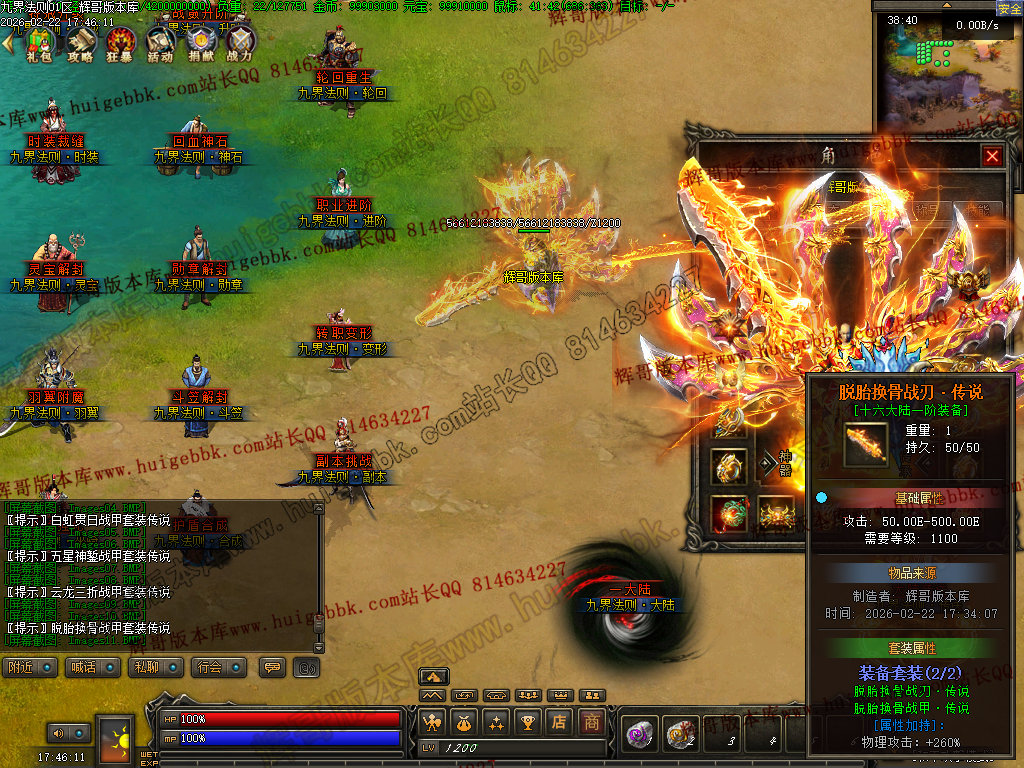Click the trophy ranking button
The width and height of the screenshot is (1024, 768).
pyautogui.click(x=528, y=721)
